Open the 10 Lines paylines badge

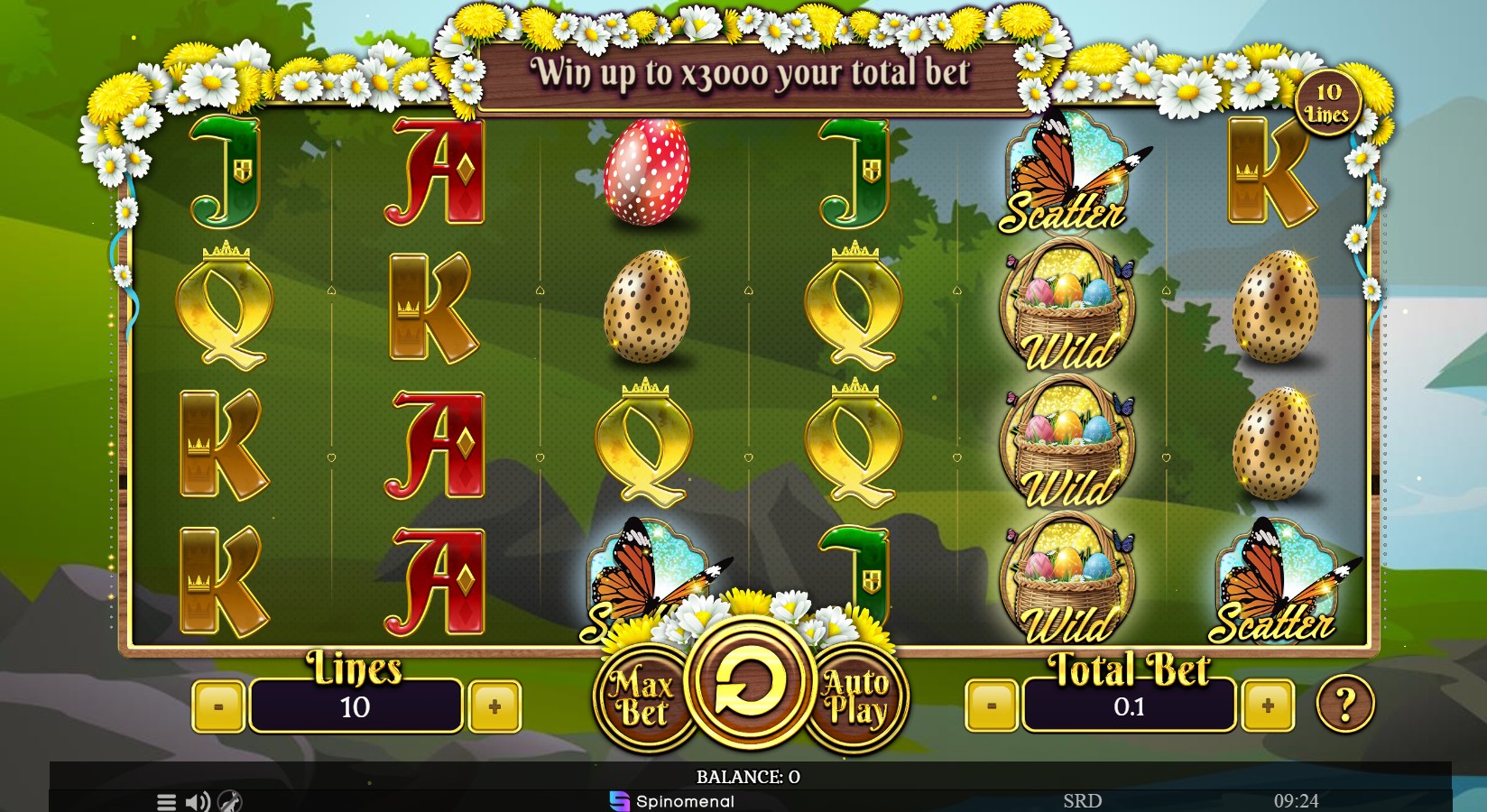pyautogui.click(x=1327, y=102)
